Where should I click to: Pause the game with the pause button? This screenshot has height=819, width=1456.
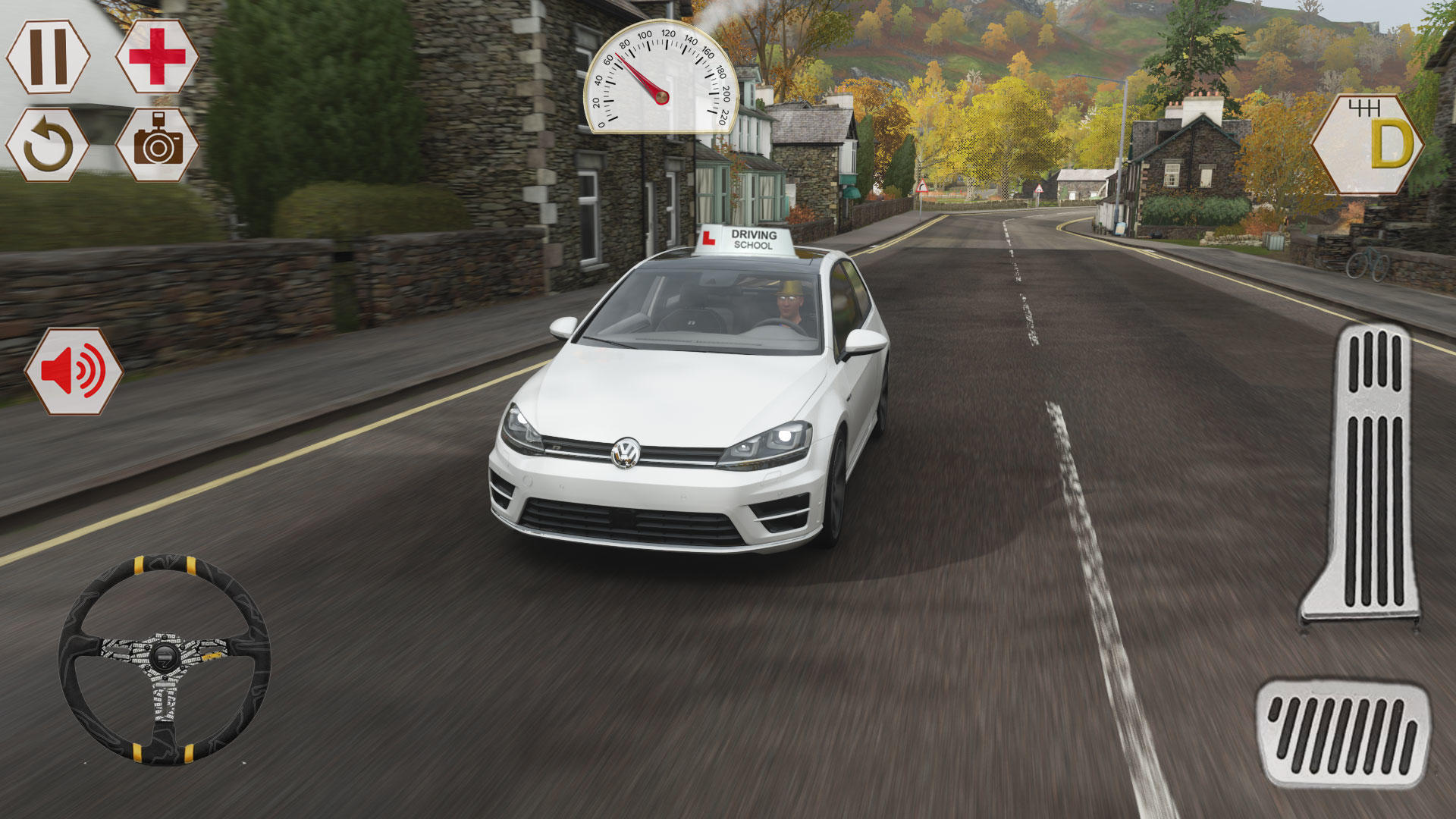pos(48,57)
